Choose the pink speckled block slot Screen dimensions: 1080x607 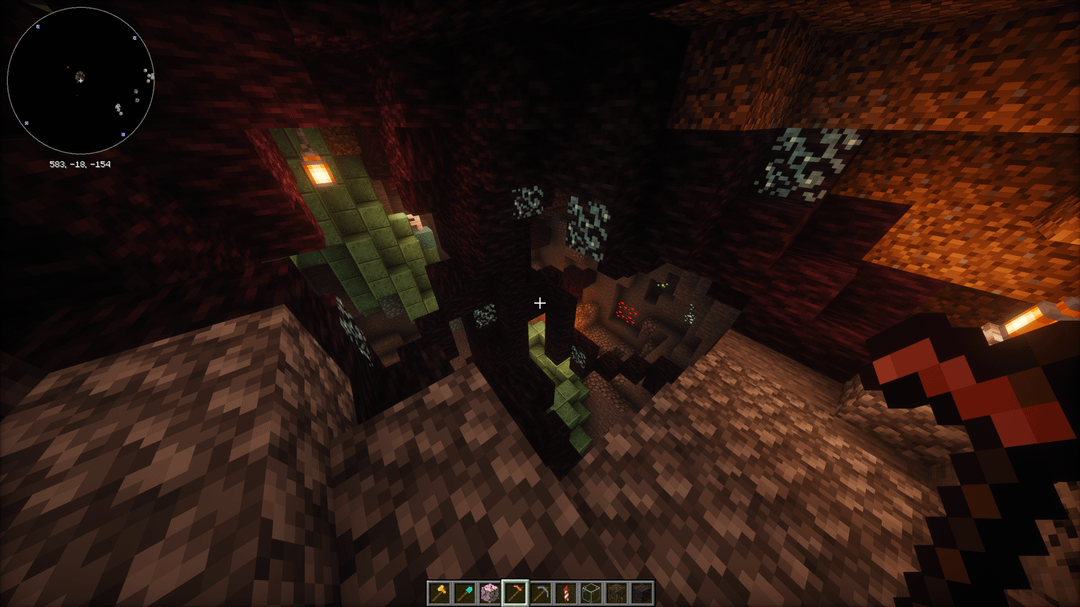(490, 593)
